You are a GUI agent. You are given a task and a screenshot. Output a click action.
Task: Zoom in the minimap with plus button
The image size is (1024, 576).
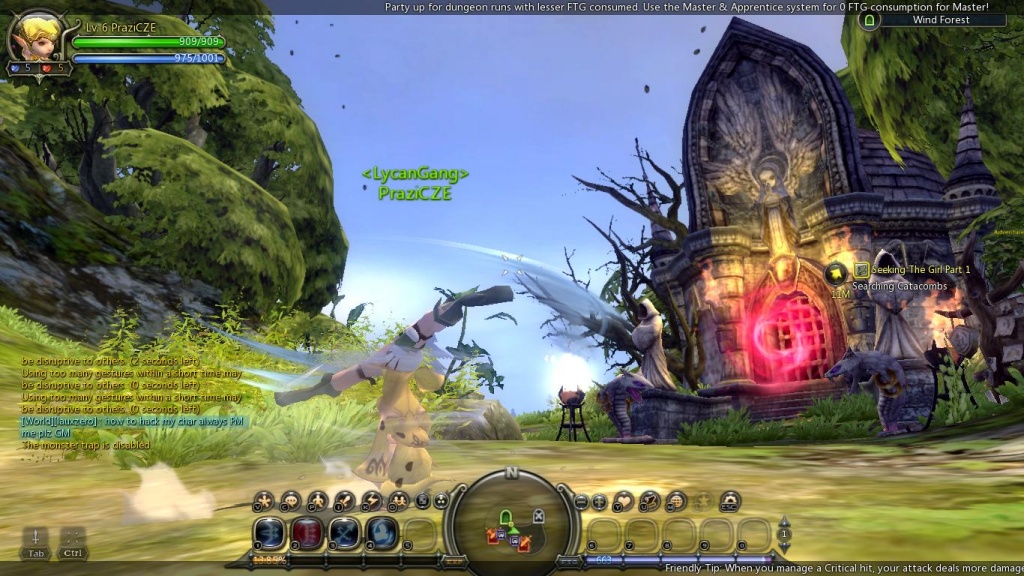coord(599,501)
